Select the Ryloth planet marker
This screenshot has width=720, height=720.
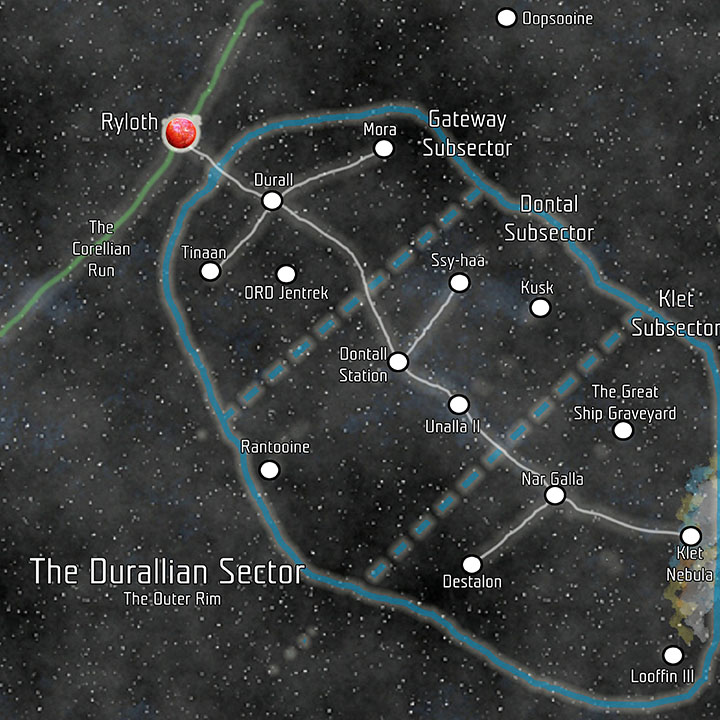(181, 133)
